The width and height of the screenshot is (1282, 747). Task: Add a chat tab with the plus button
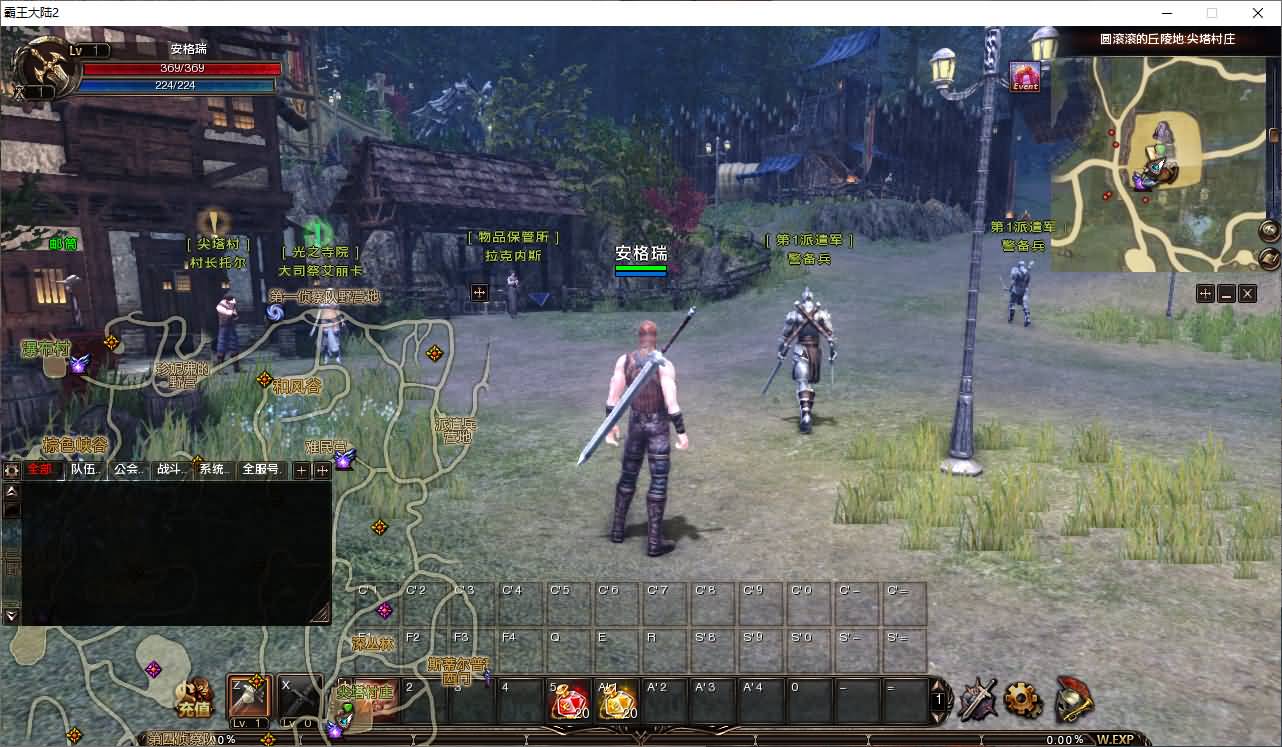coord(302,470)
